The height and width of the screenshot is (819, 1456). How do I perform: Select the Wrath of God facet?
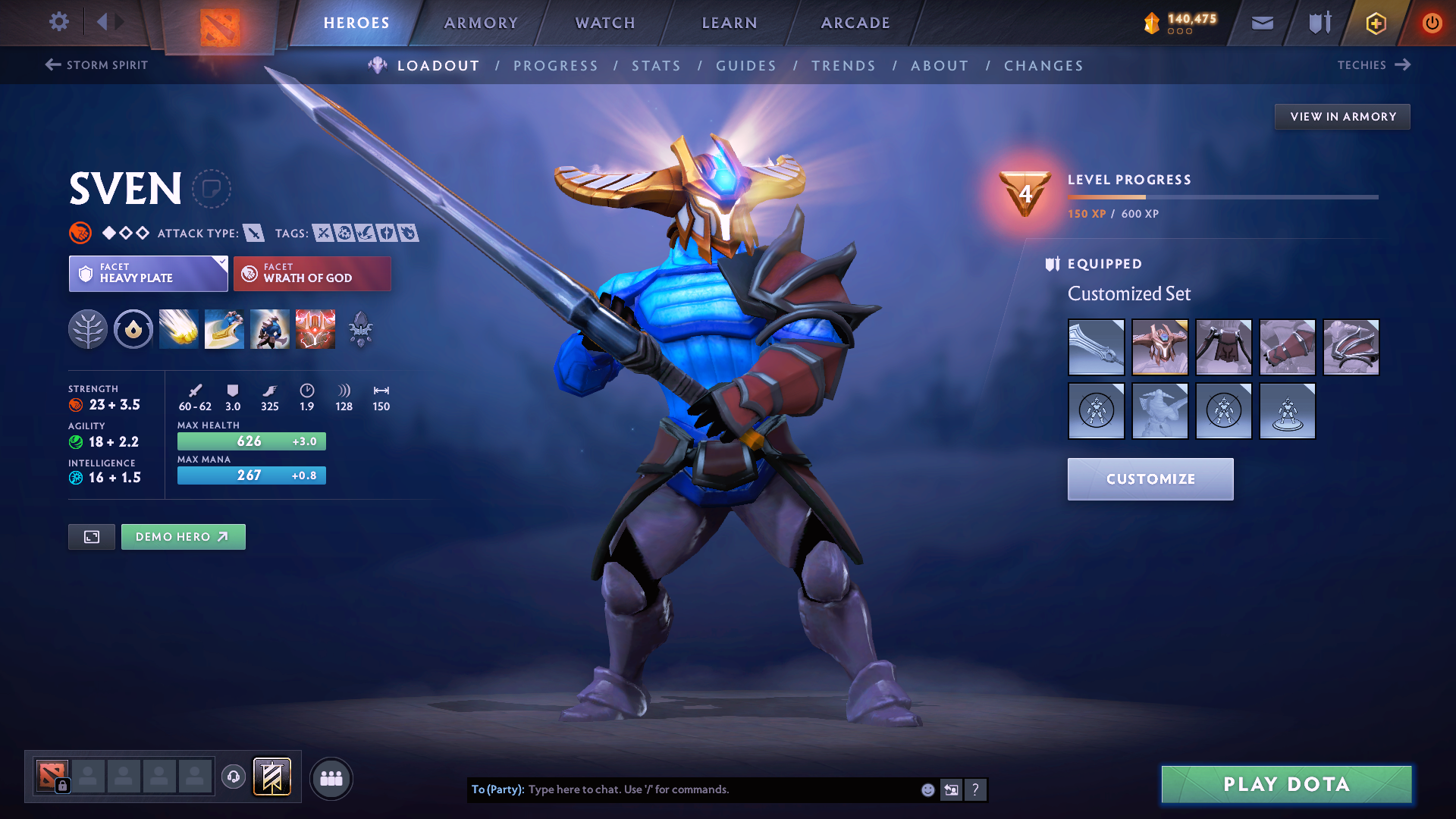[x=312, y=273]
